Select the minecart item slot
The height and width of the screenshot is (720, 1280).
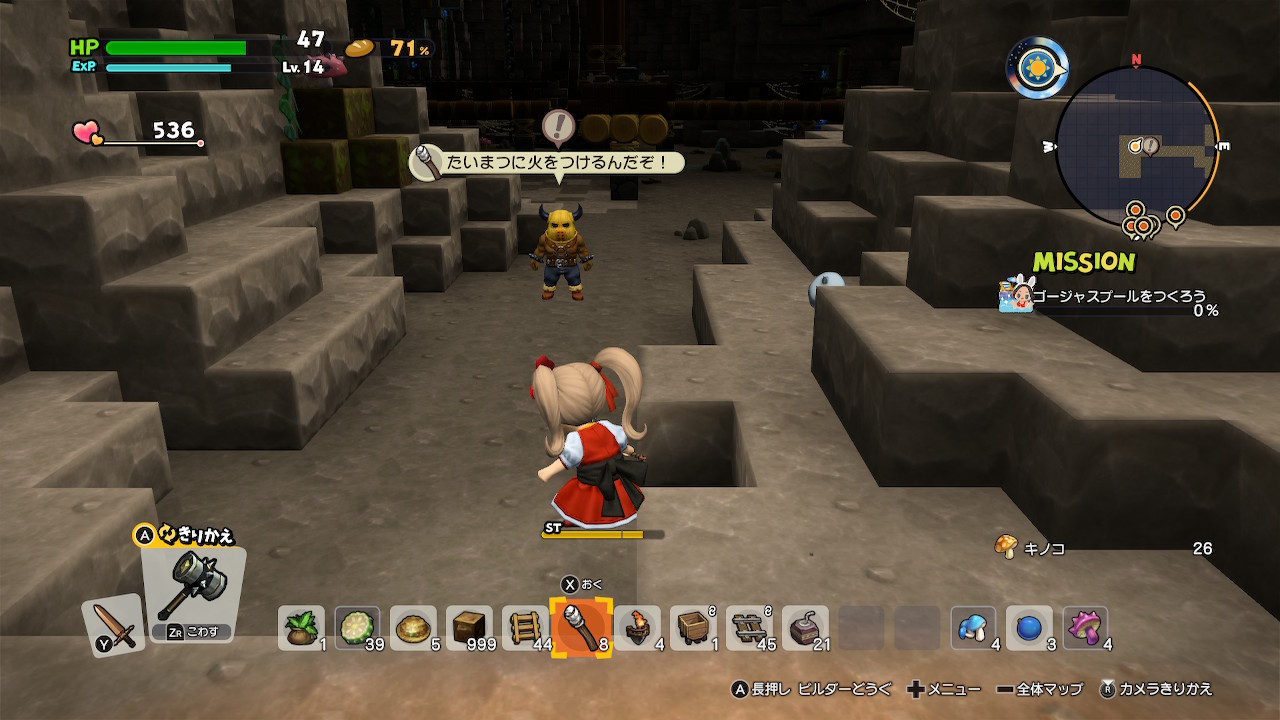click(x=693, y=628)
